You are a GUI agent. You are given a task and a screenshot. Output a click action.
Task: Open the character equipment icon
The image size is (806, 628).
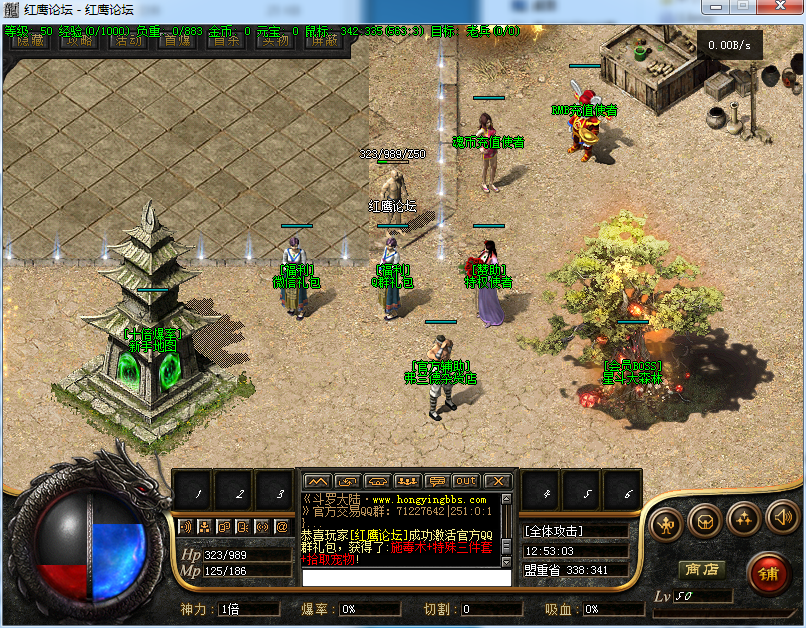tap(665, 519)
